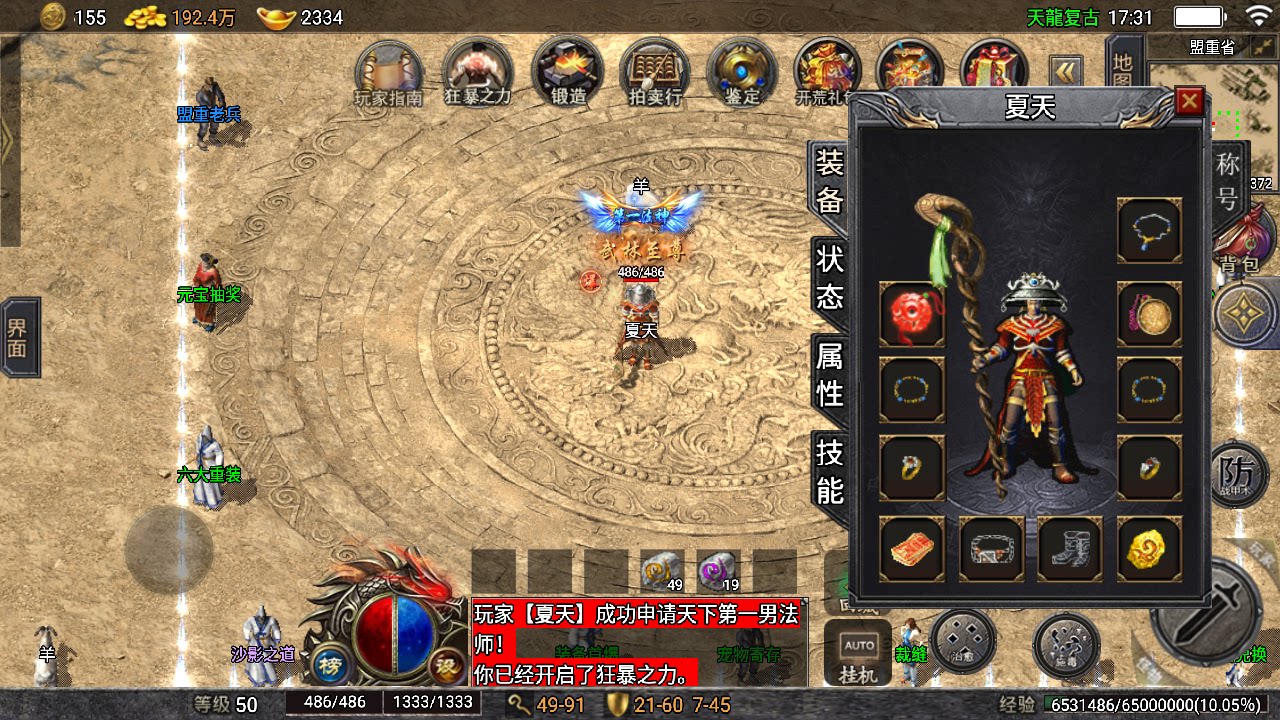This screenshot has width=1280, height=720.
Task: Open the 拍卖行 auction house icon
Action: pyautogui.click(x=654, y=73)
